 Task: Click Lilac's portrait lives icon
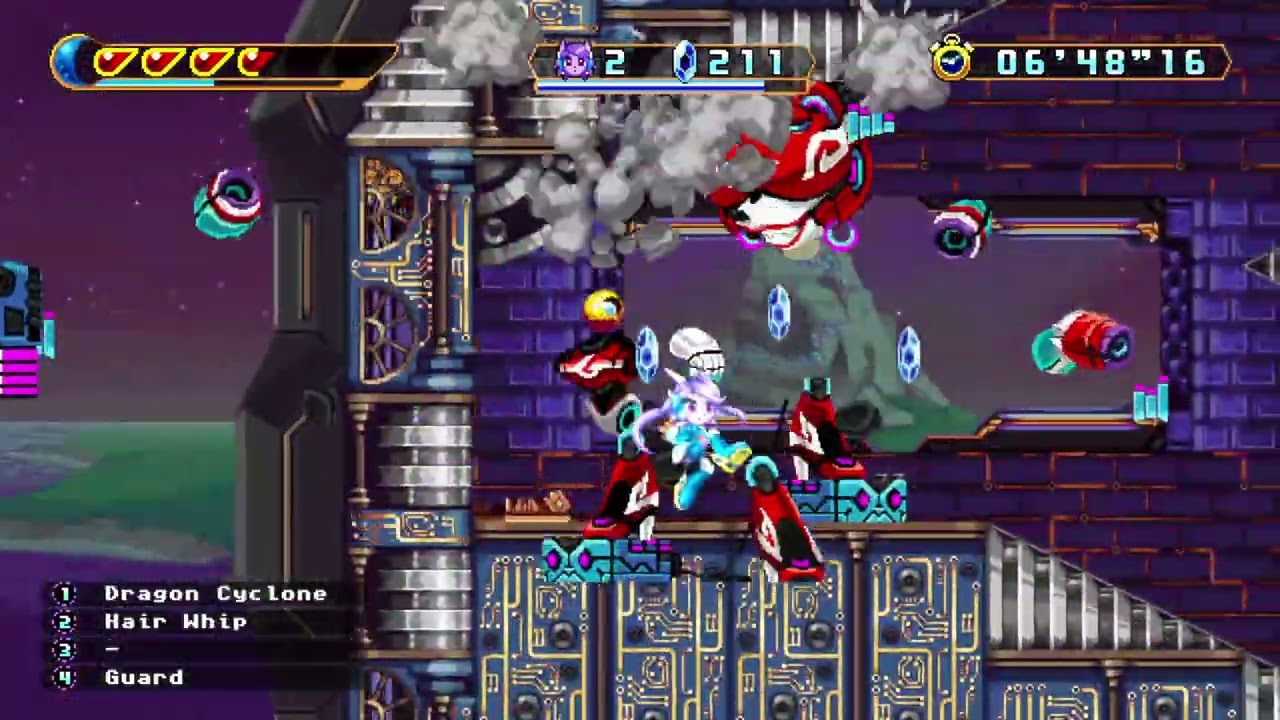point(575,63)
